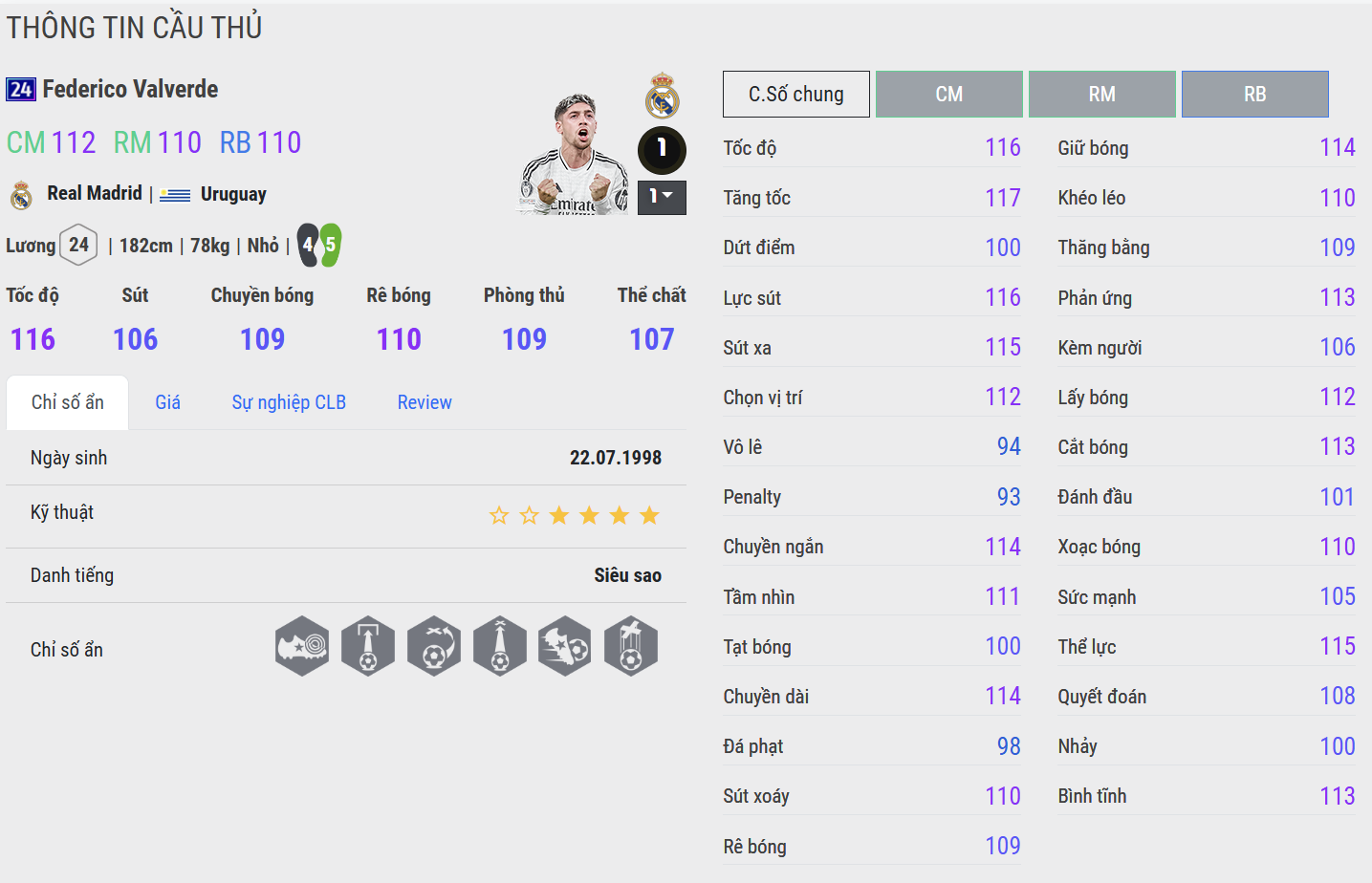This screenshot has height=883, width=1372.
Task: Switch to the CM position tab
Action: coord(948,94)
